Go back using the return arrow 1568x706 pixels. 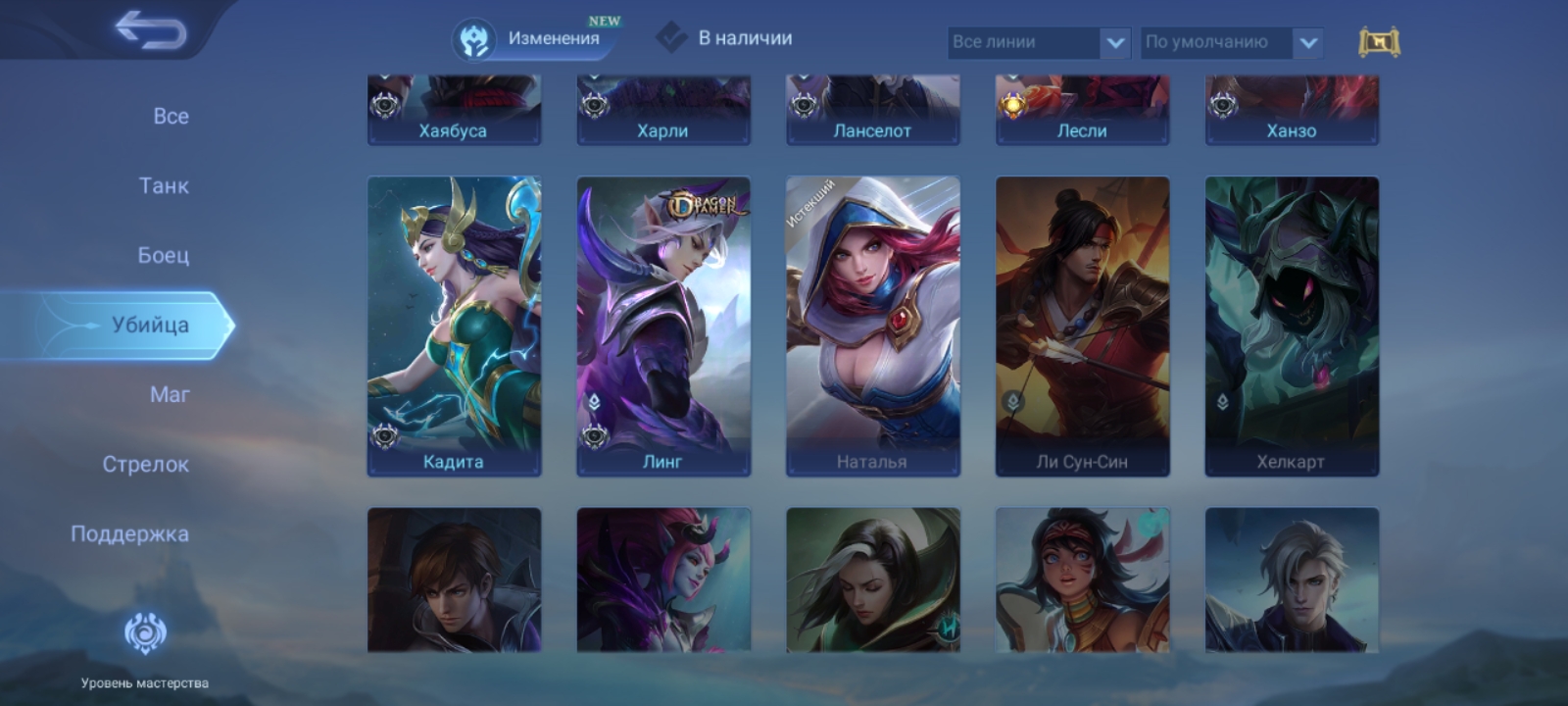(150, 30)
